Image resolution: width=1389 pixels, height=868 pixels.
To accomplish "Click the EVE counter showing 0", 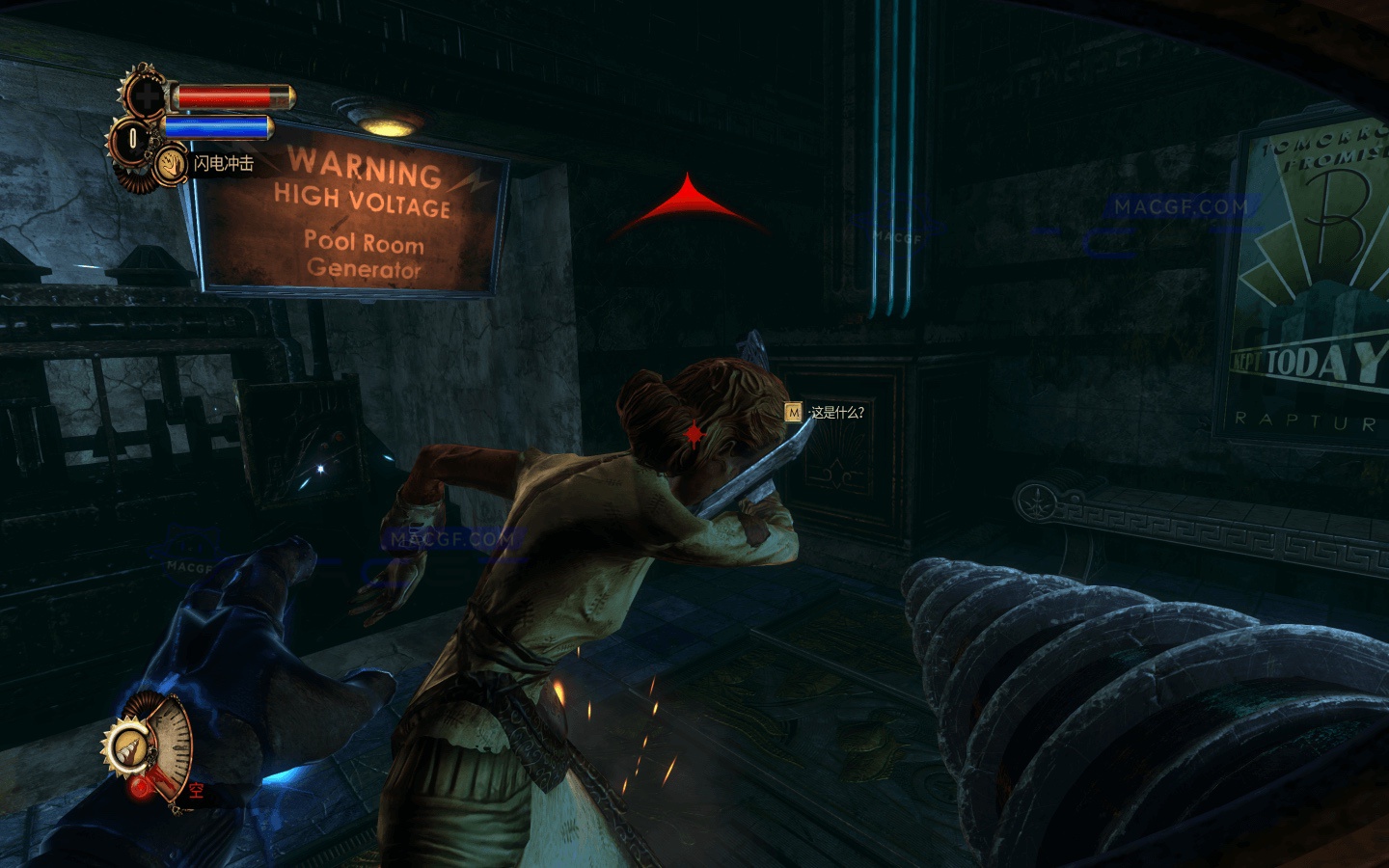I will pos(132,137).
